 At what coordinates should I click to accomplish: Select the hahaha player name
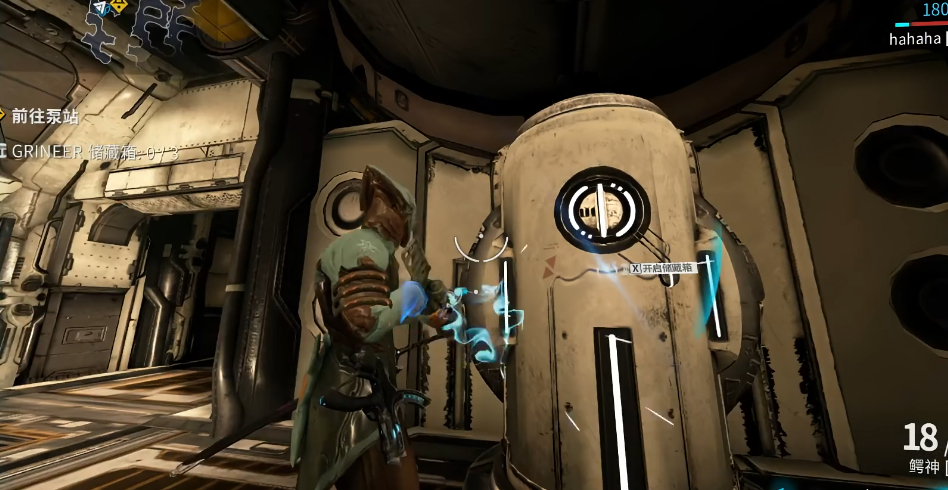point(915,39)
